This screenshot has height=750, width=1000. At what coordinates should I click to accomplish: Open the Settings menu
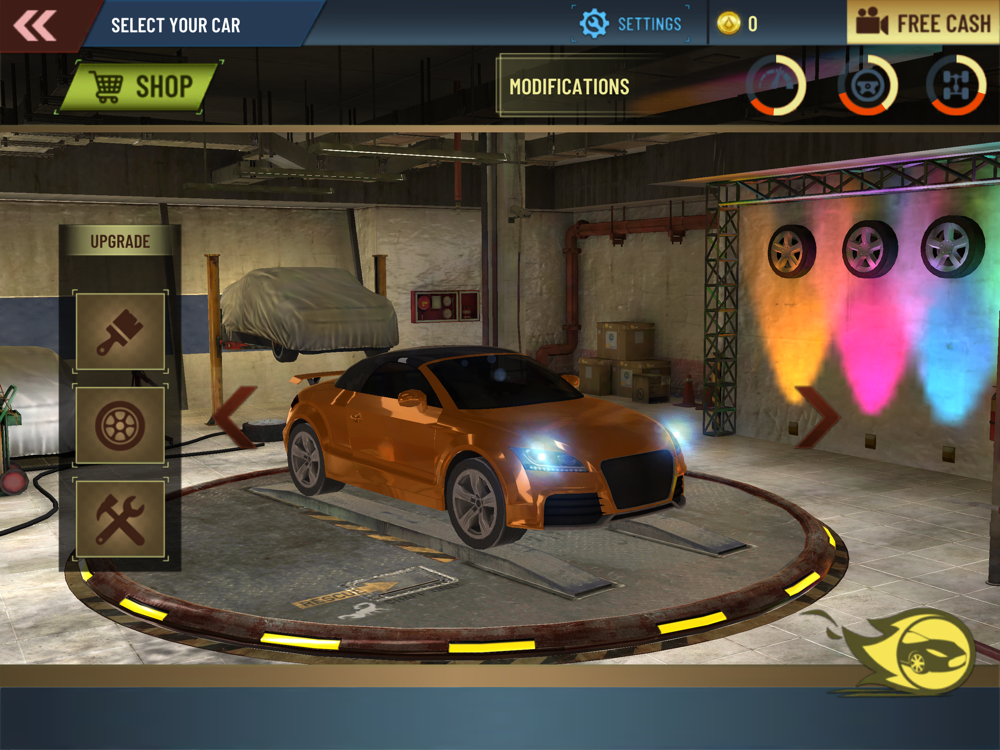[631, 24]
